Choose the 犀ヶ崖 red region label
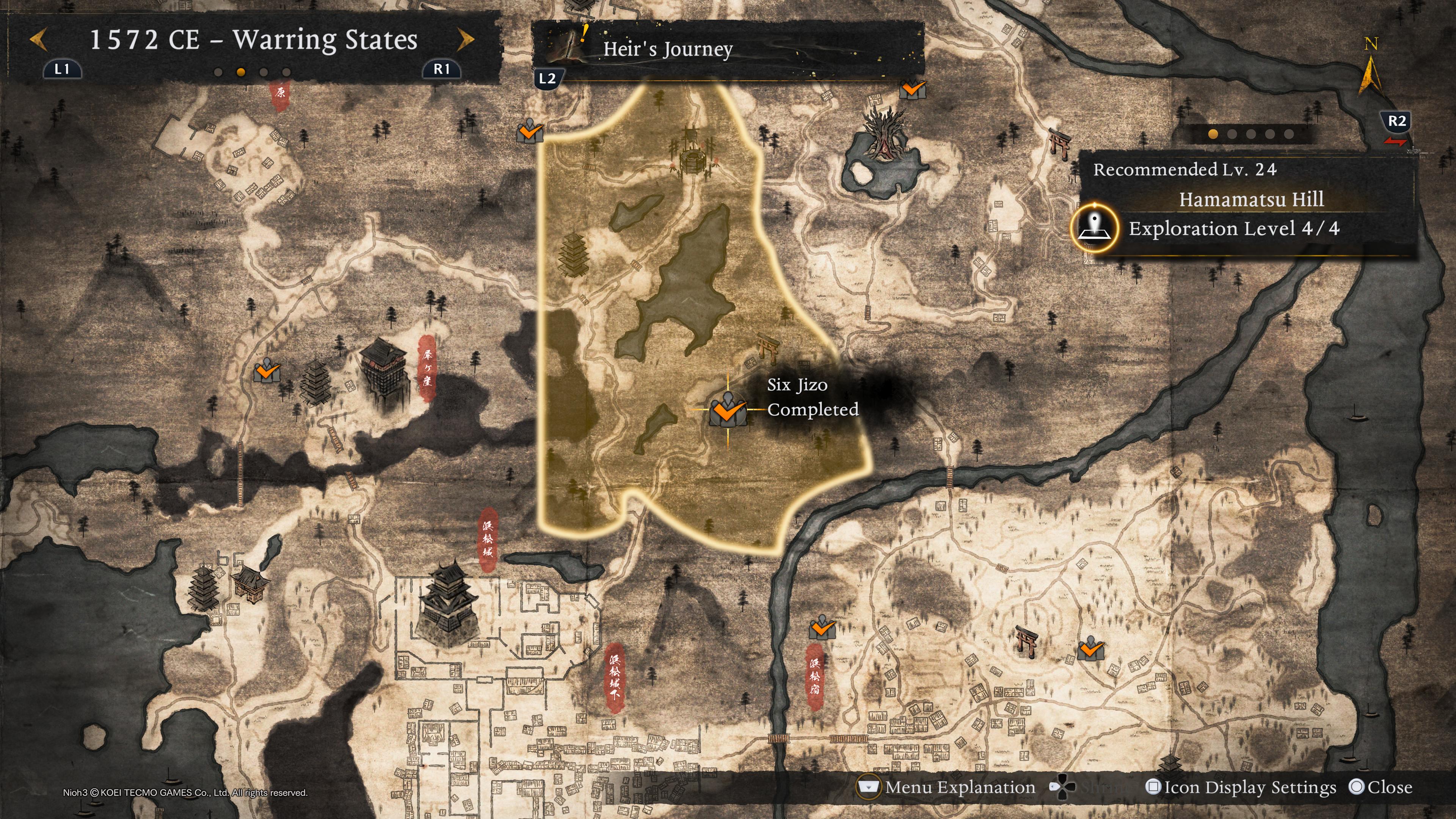This screenshot has height=819, width=1456. tap(427, 367)
